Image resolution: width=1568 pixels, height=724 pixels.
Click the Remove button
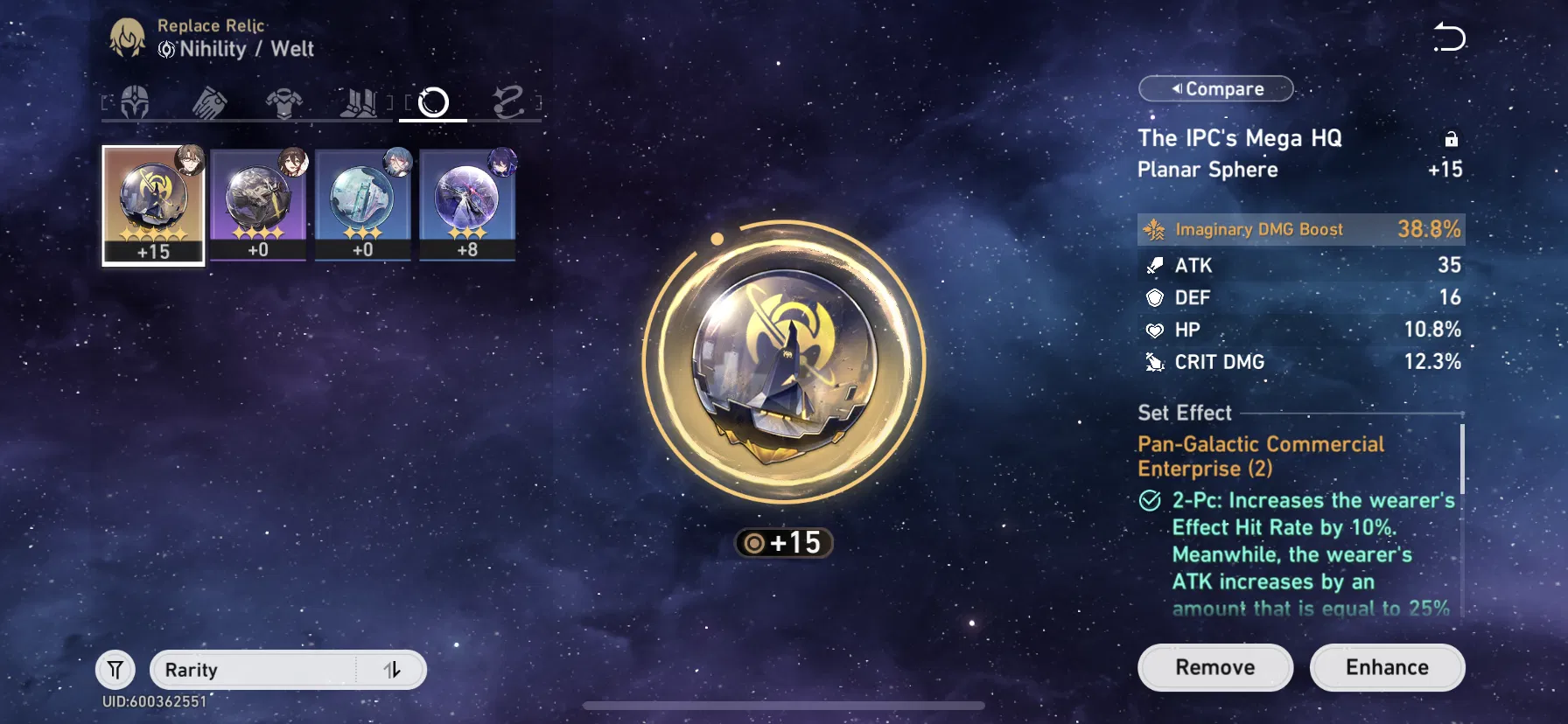pos(1214,667)
